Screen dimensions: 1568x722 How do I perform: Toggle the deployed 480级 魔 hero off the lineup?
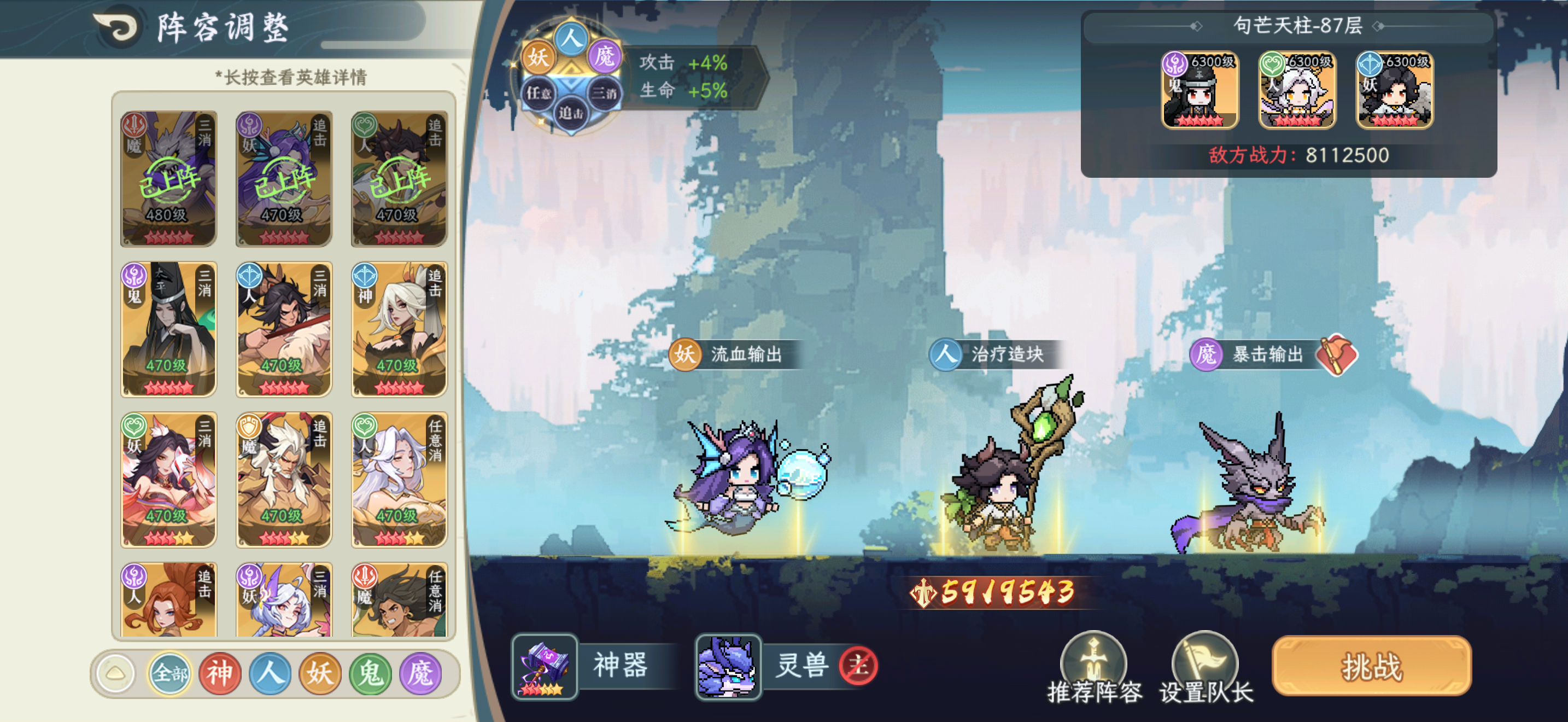tap(168, 177)
